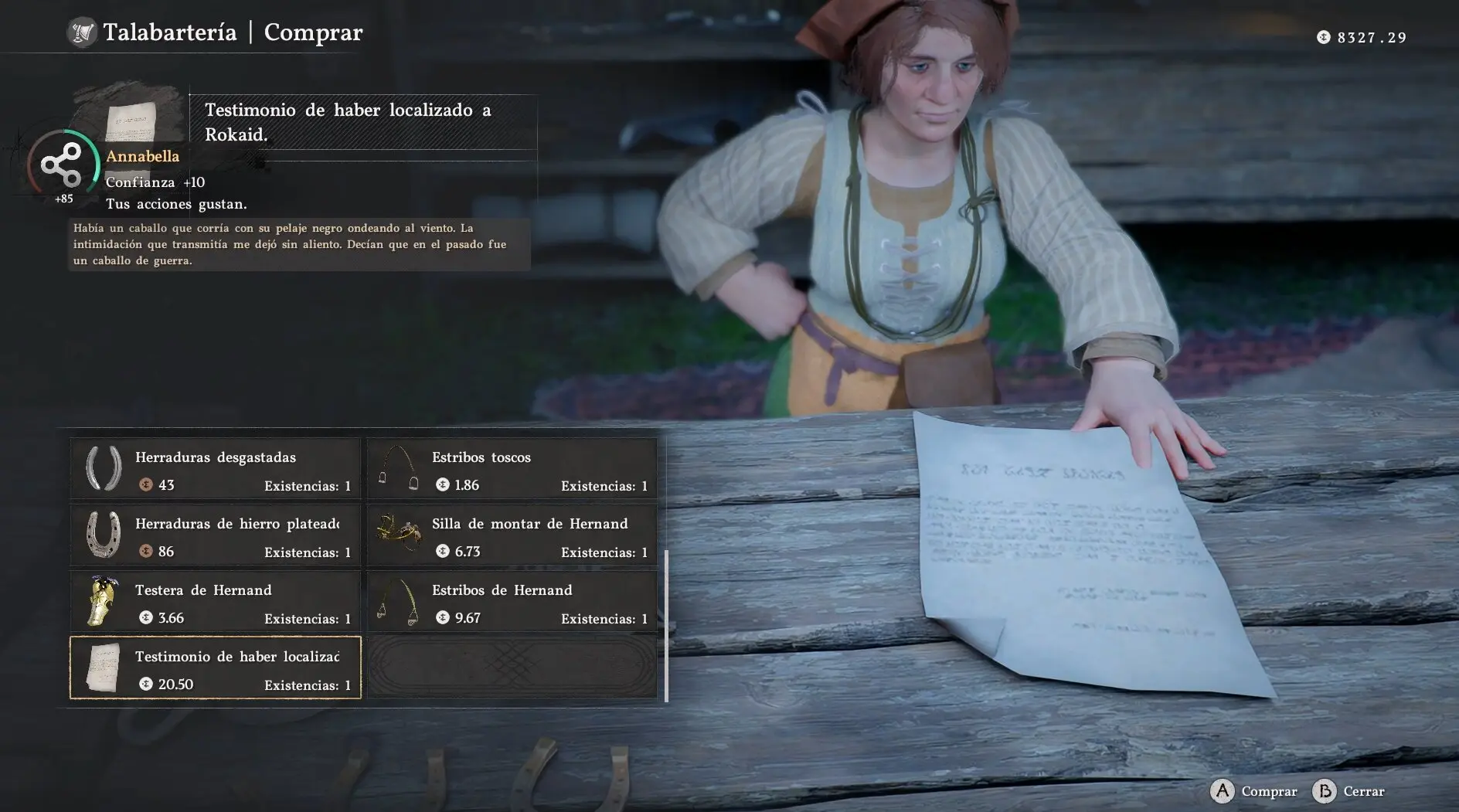The height and width of the screenshot is (812, 1459).
Task: Click the shop list scrollbar
Action: coord(666,625)
